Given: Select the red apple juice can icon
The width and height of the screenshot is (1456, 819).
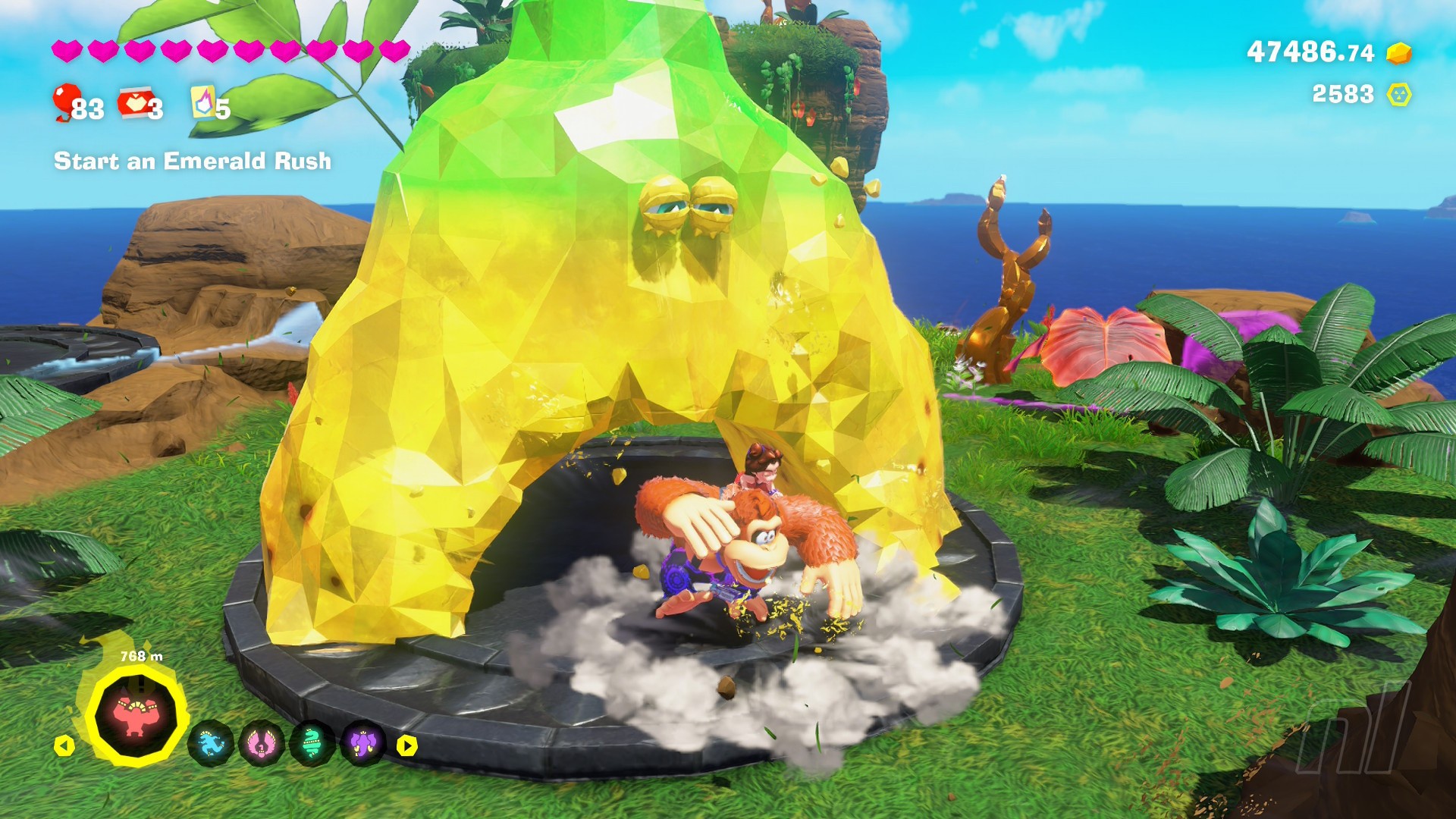Looking at the screenshot, I should (x=133, y=103).
